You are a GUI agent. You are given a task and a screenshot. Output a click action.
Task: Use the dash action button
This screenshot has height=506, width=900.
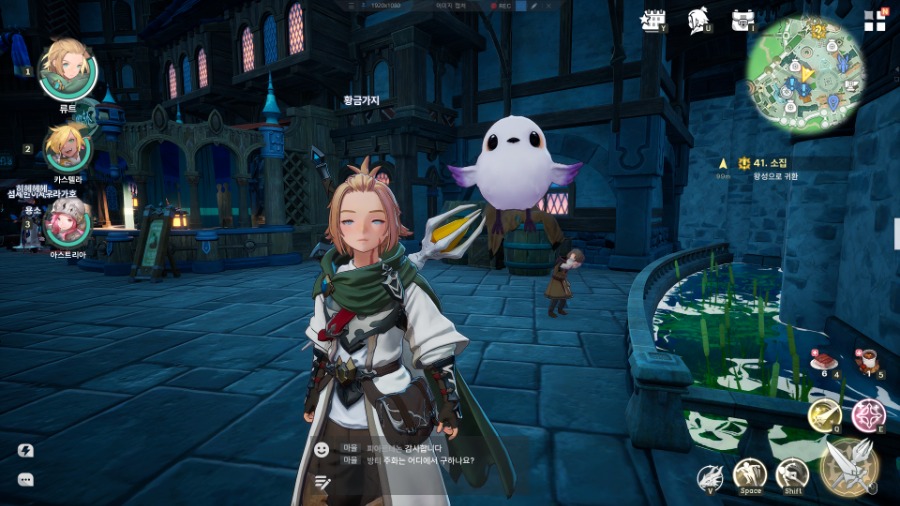pyautogui.click(x=792, y=474)
